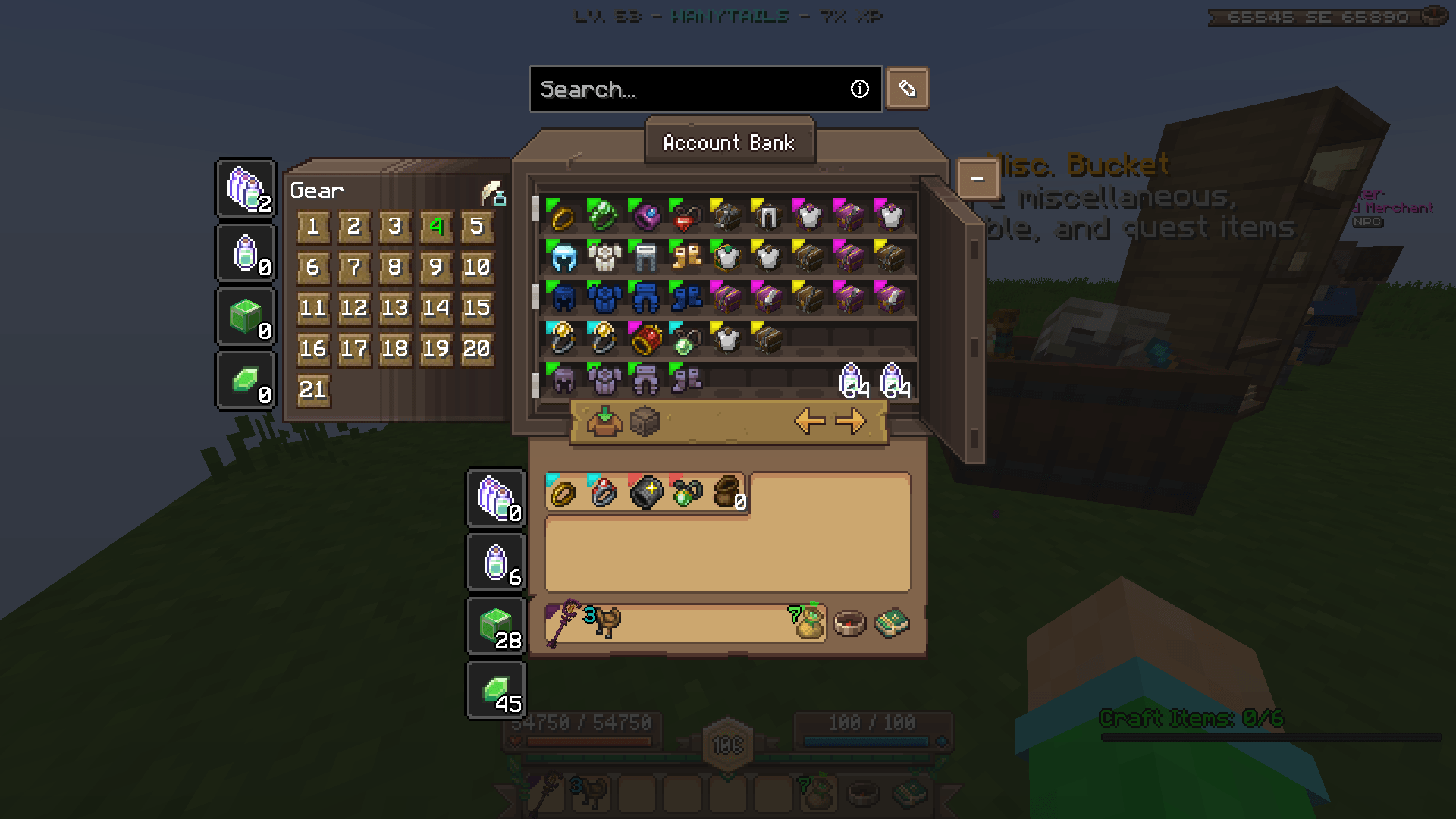
Task: Toggle the info circle in the search field
Action: pyautogui.click(x=860, y=89)
